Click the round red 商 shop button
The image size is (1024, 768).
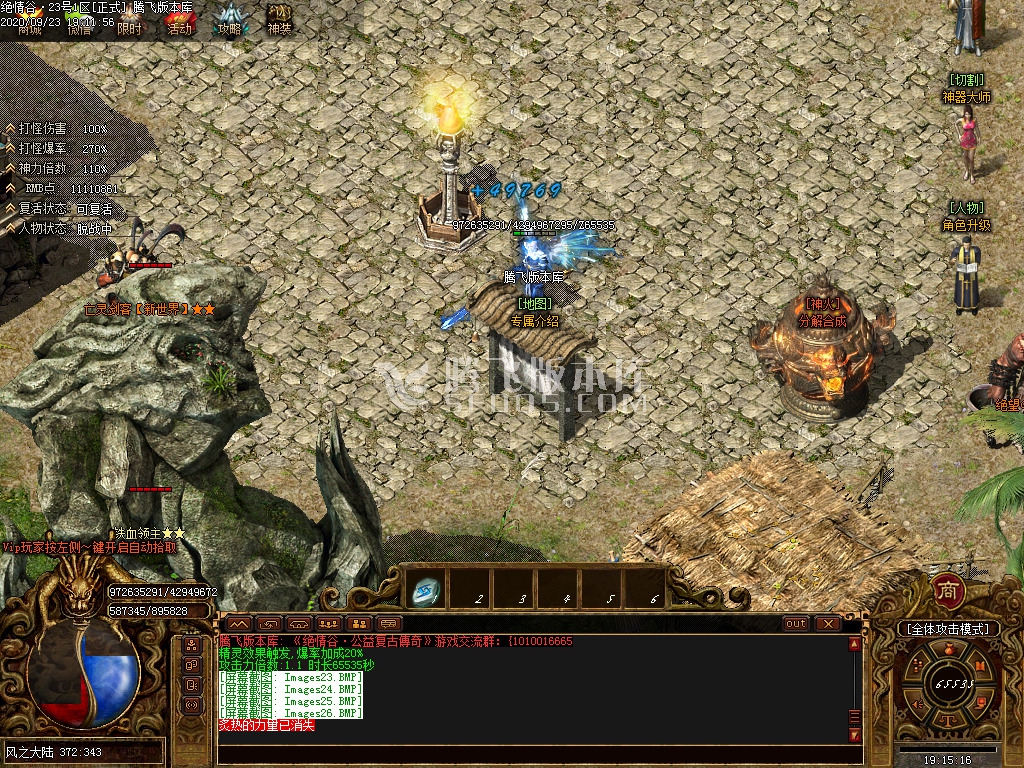946,591
